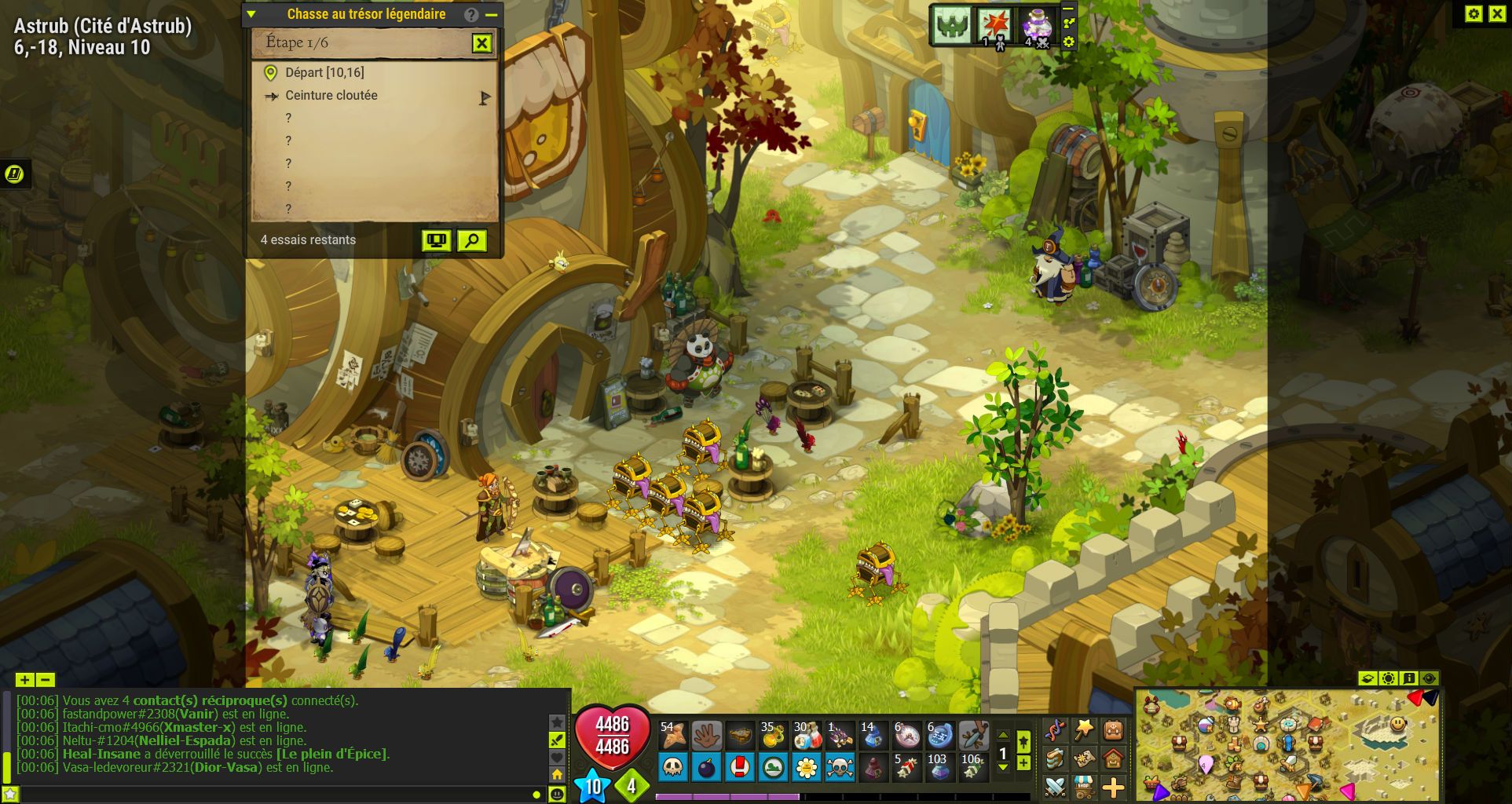This screenshot has width=1512, height=804.
Task: Select the flower smiley shortcut
Action: coord(807,767)
